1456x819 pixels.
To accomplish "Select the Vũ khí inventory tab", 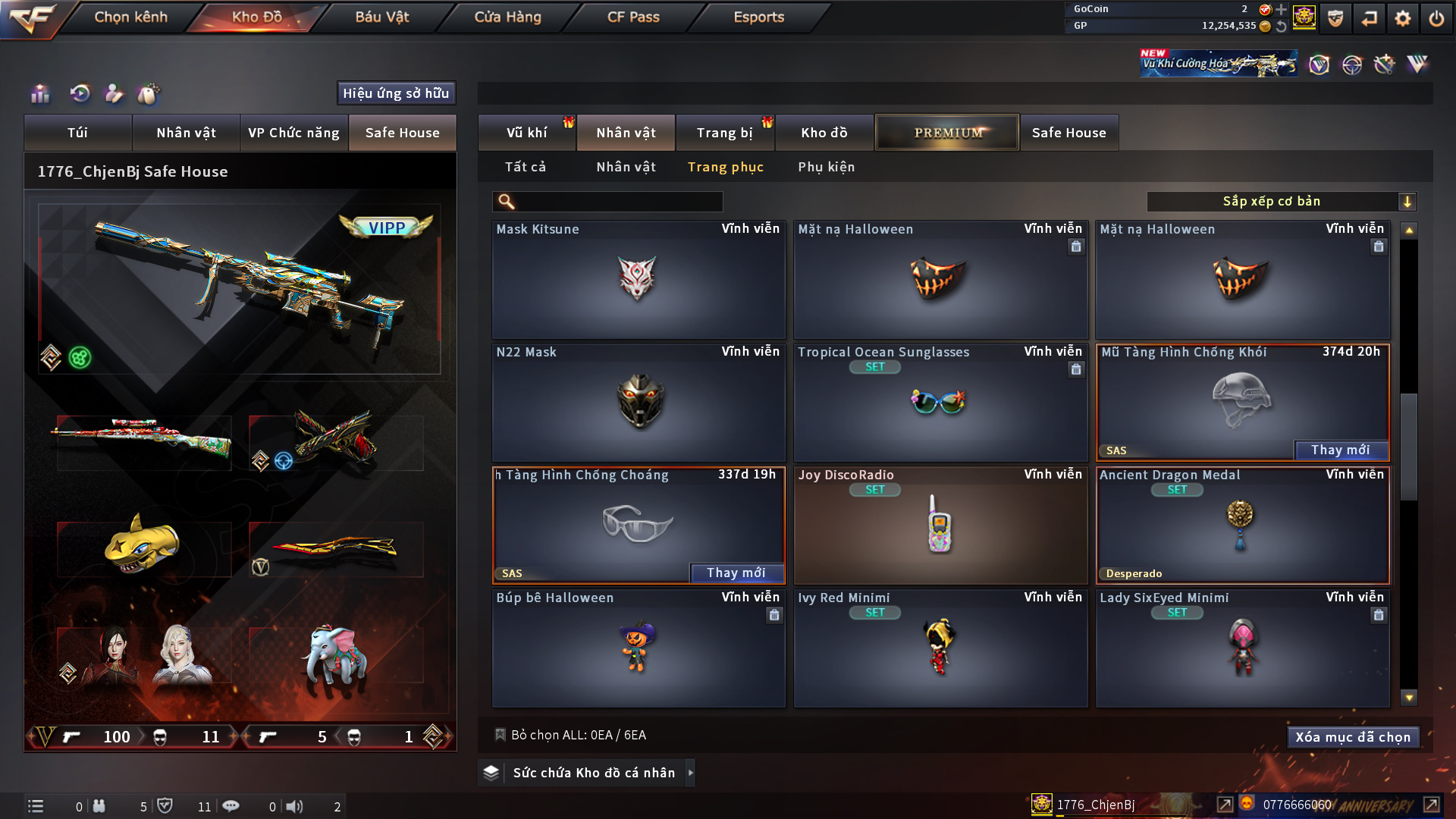I will coord(526,133).
